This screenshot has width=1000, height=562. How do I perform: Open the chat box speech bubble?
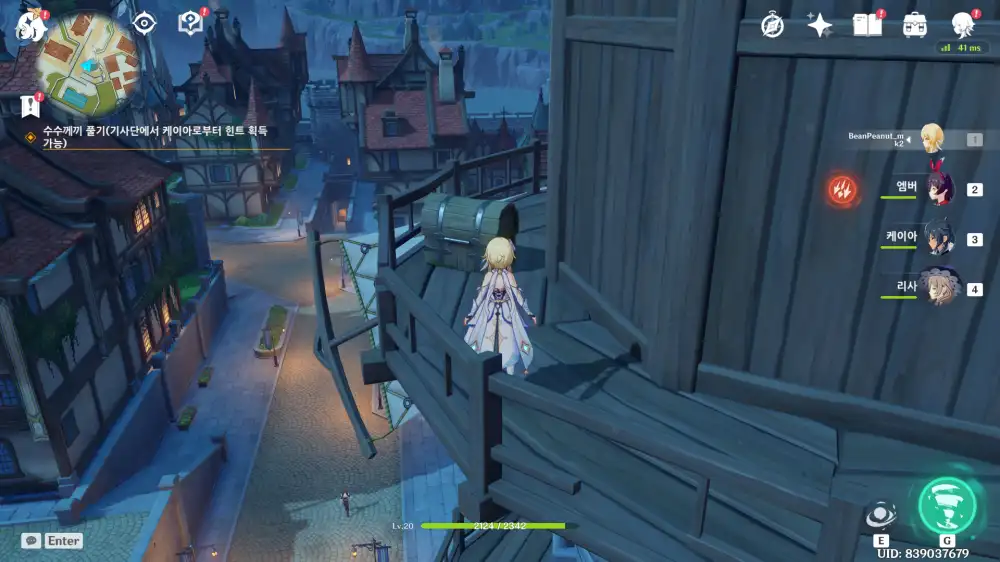tap(33, 540)
